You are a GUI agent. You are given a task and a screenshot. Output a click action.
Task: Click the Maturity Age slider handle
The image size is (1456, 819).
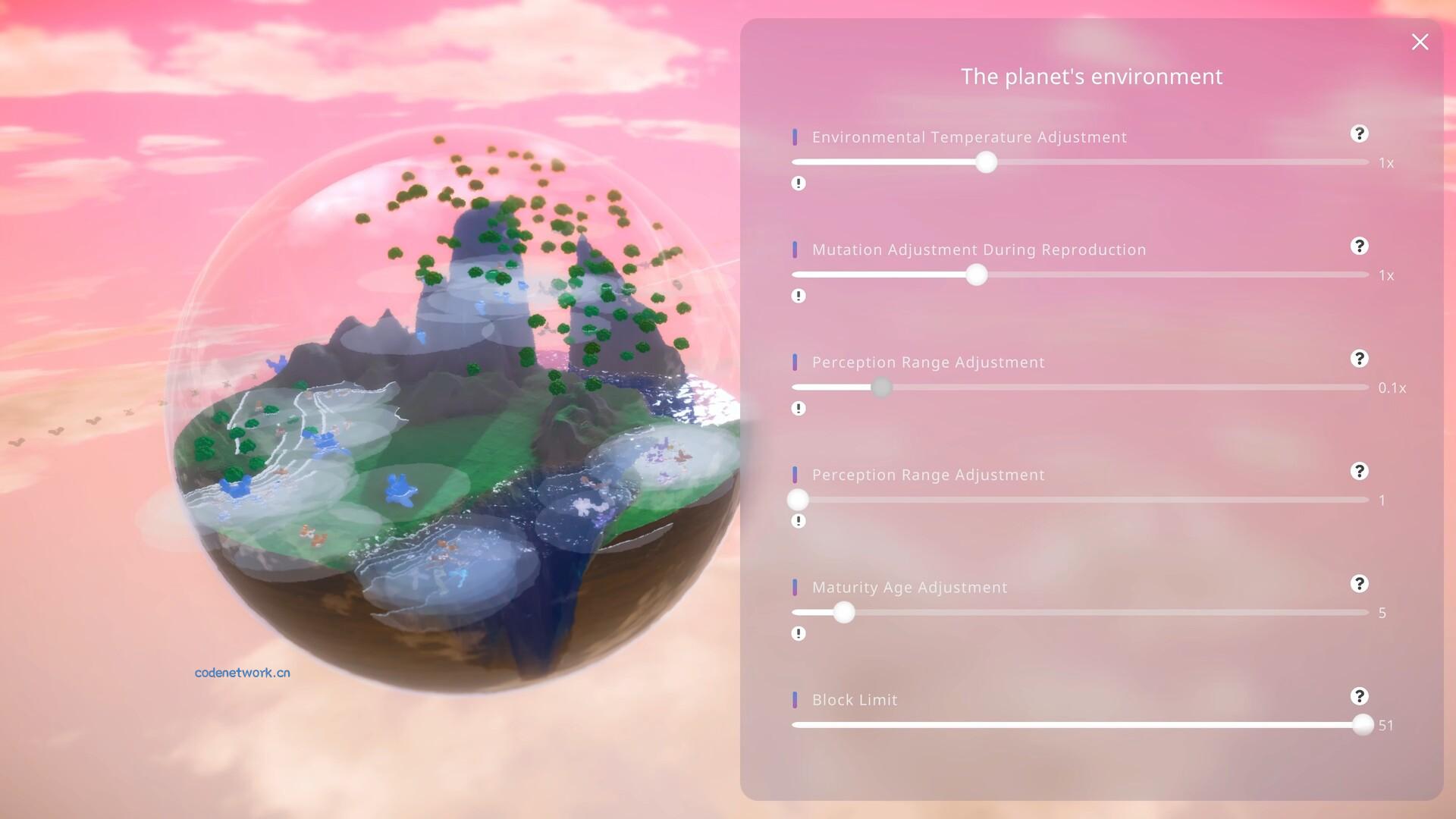pos(844,612)
